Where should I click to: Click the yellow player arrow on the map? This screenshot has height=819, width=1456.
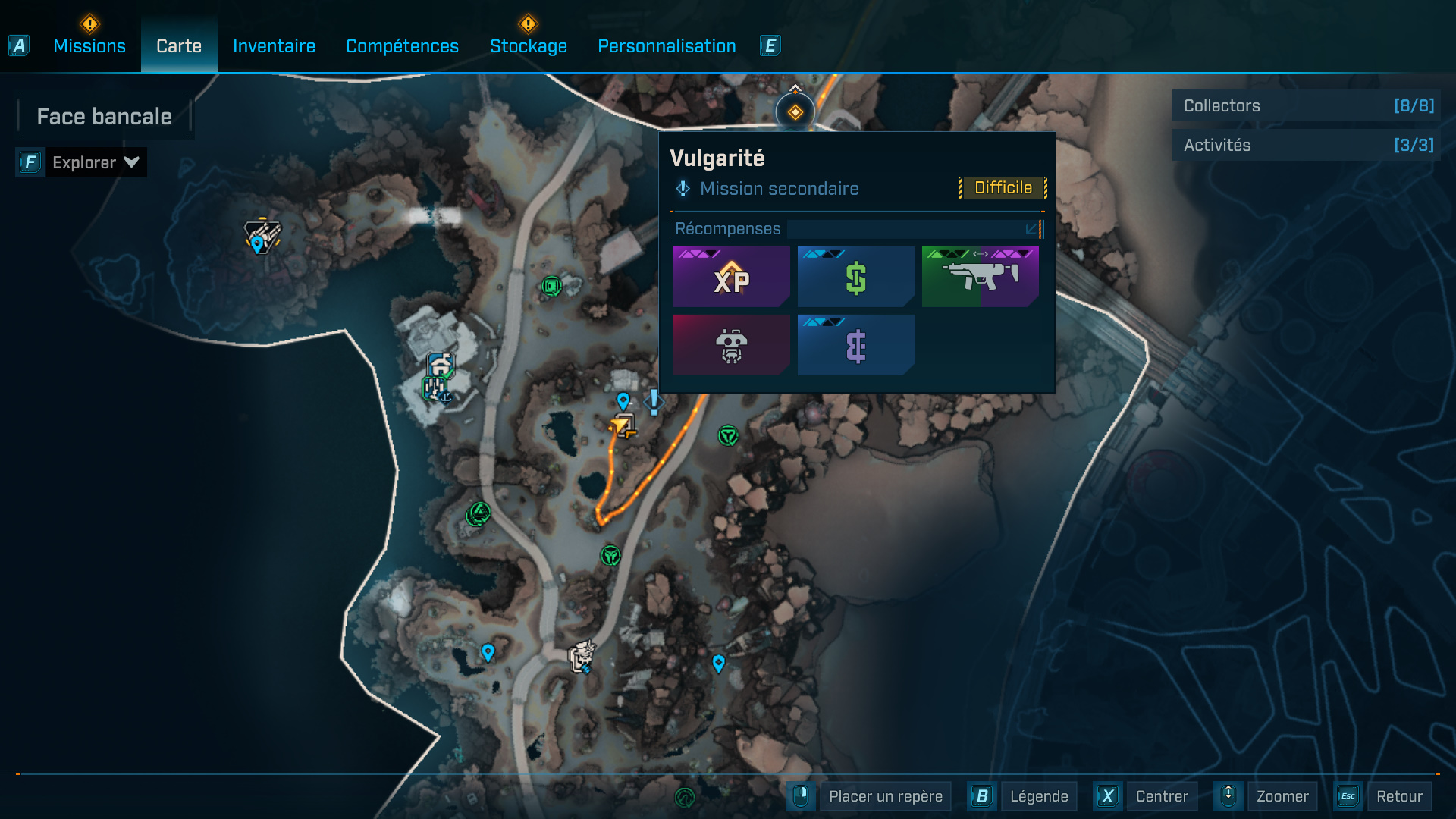coord(620,425)
